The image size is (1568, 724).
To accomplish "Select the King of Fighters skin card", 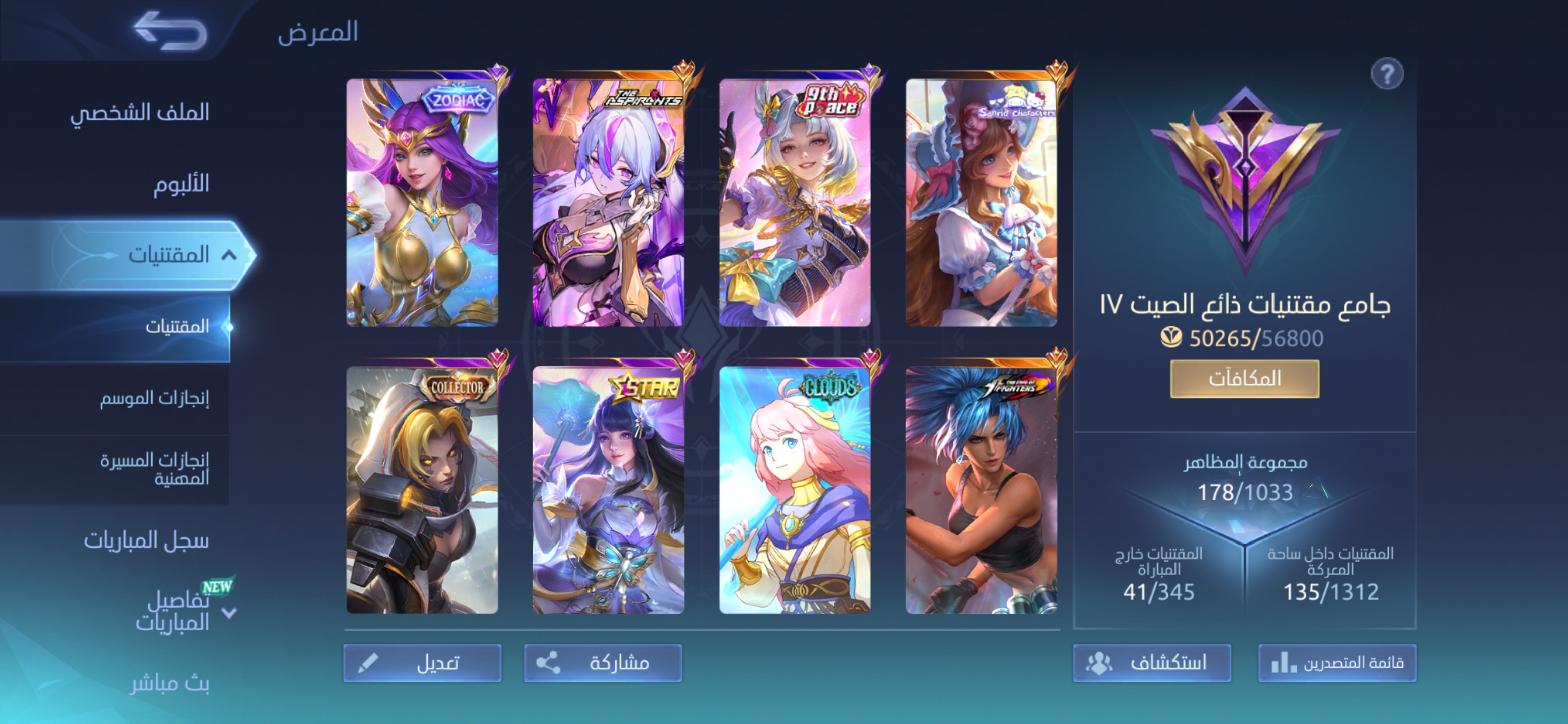I will 981,490.
